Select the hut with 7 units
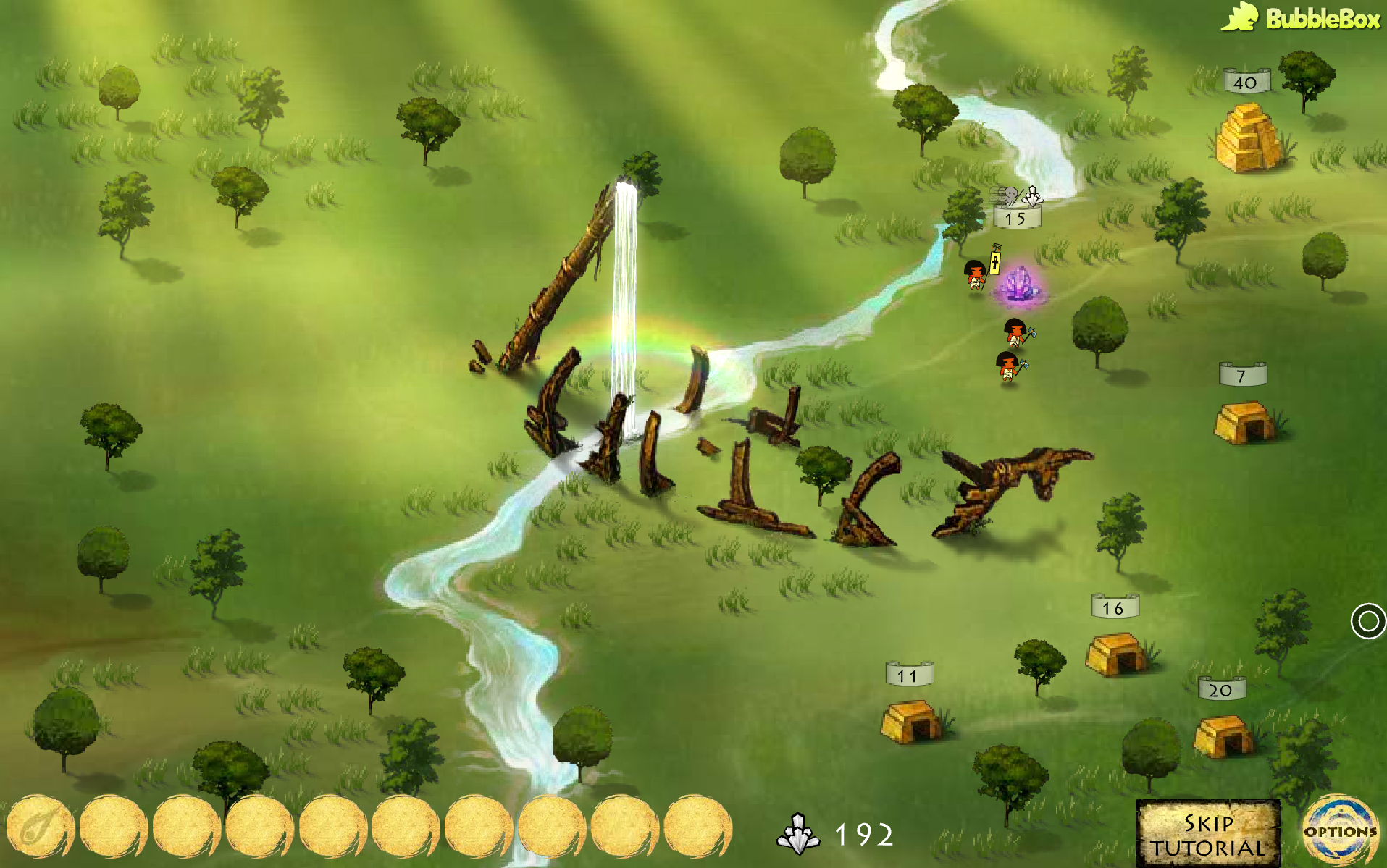Screen dimensions: 1387x868 (1244, 422)
